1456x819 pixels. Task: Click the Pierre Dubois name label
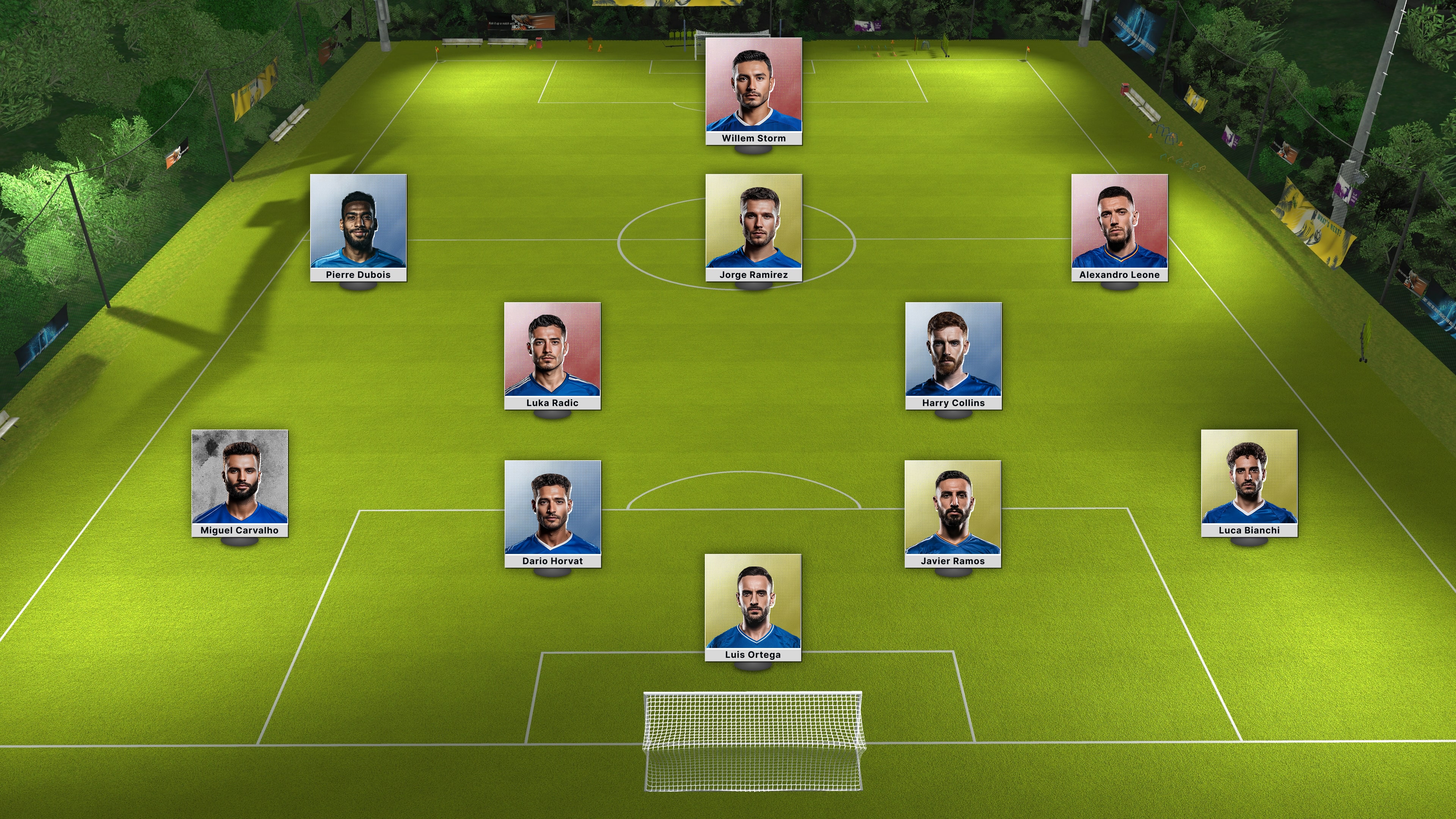[x=358, y=275]
